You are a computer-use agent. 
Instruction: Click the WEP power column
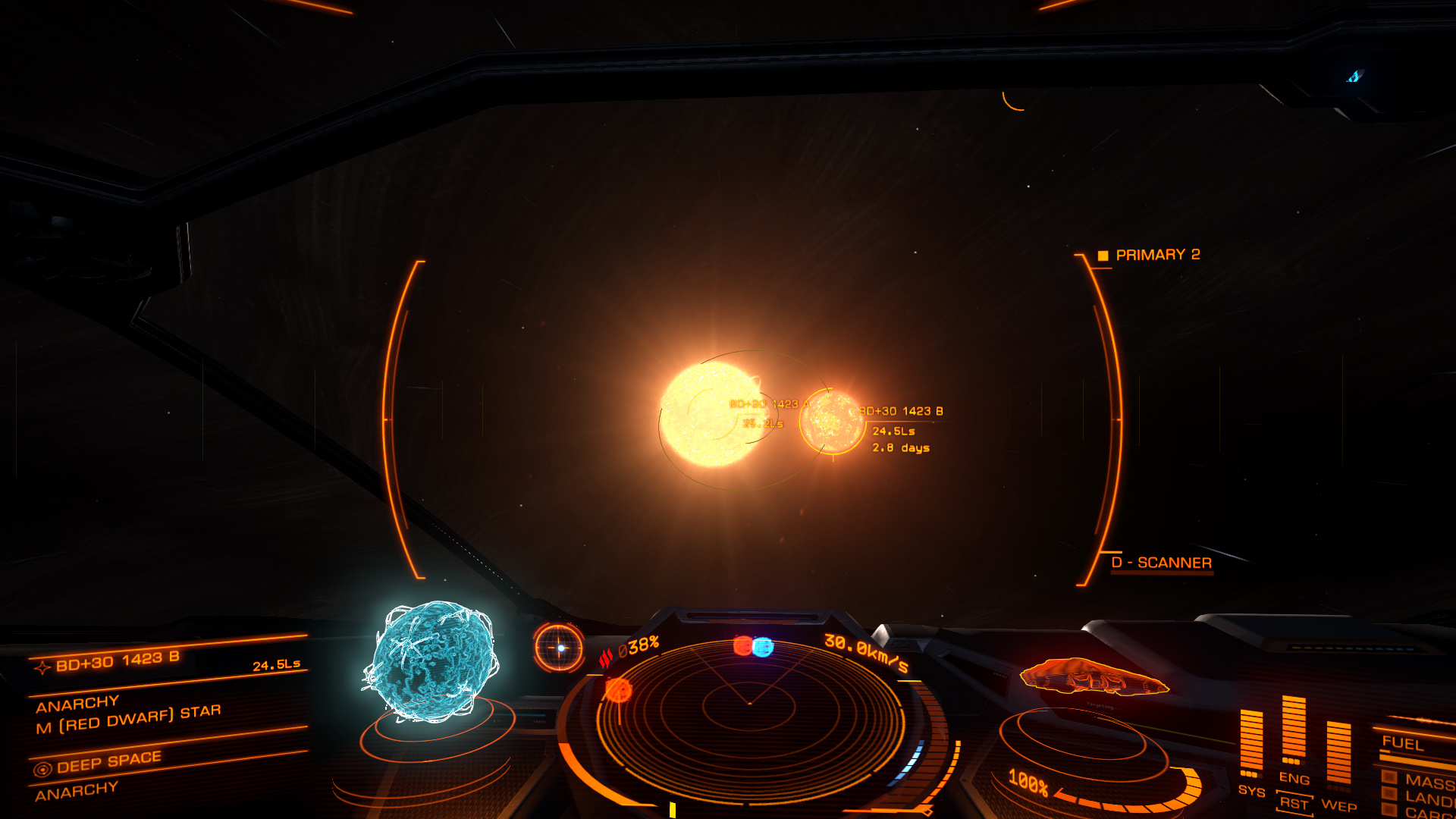pyautogui.click(x=1338, y=752)
